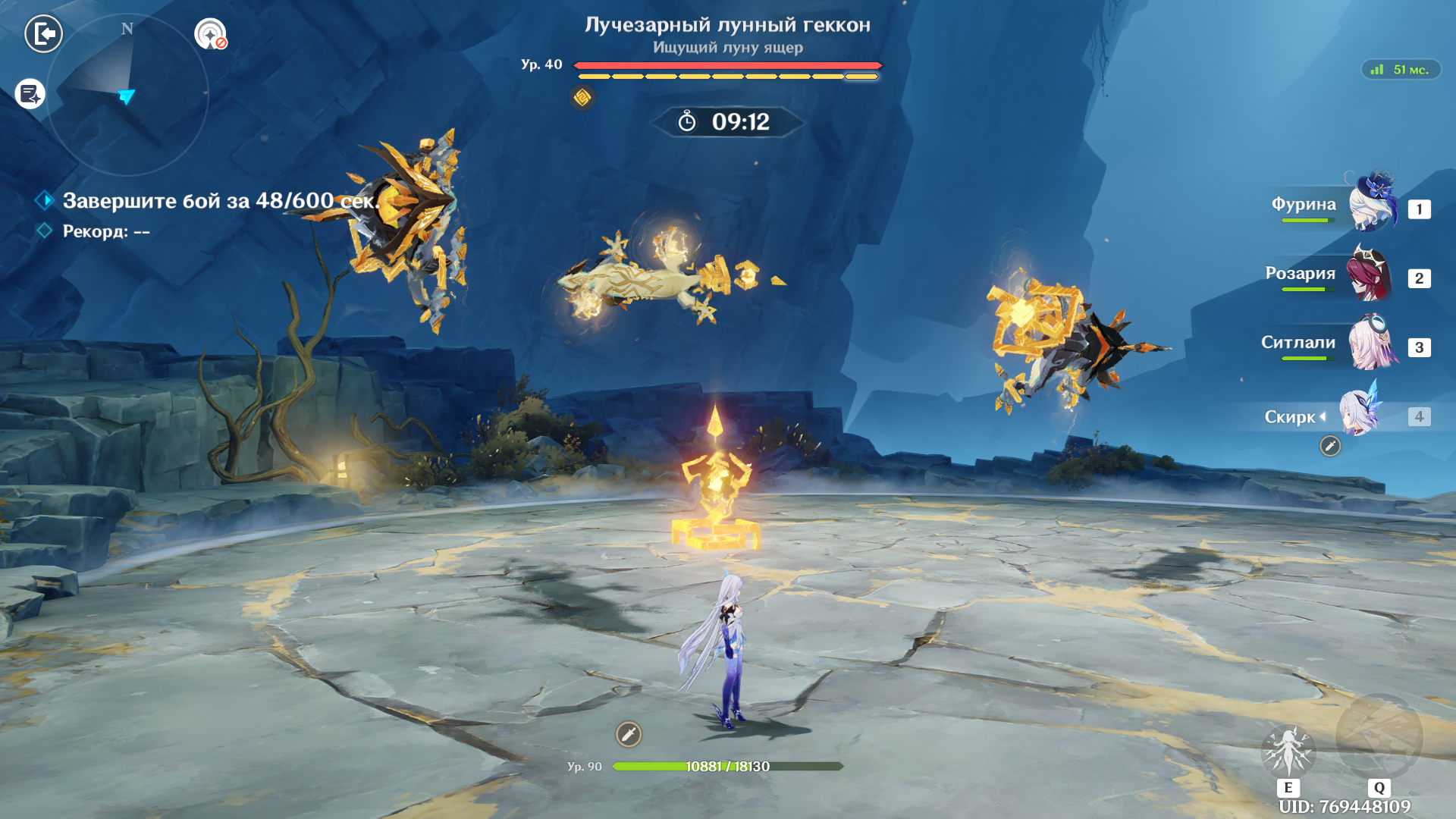Open the quest log icon
1456x819 pixels.
[30, 94]
